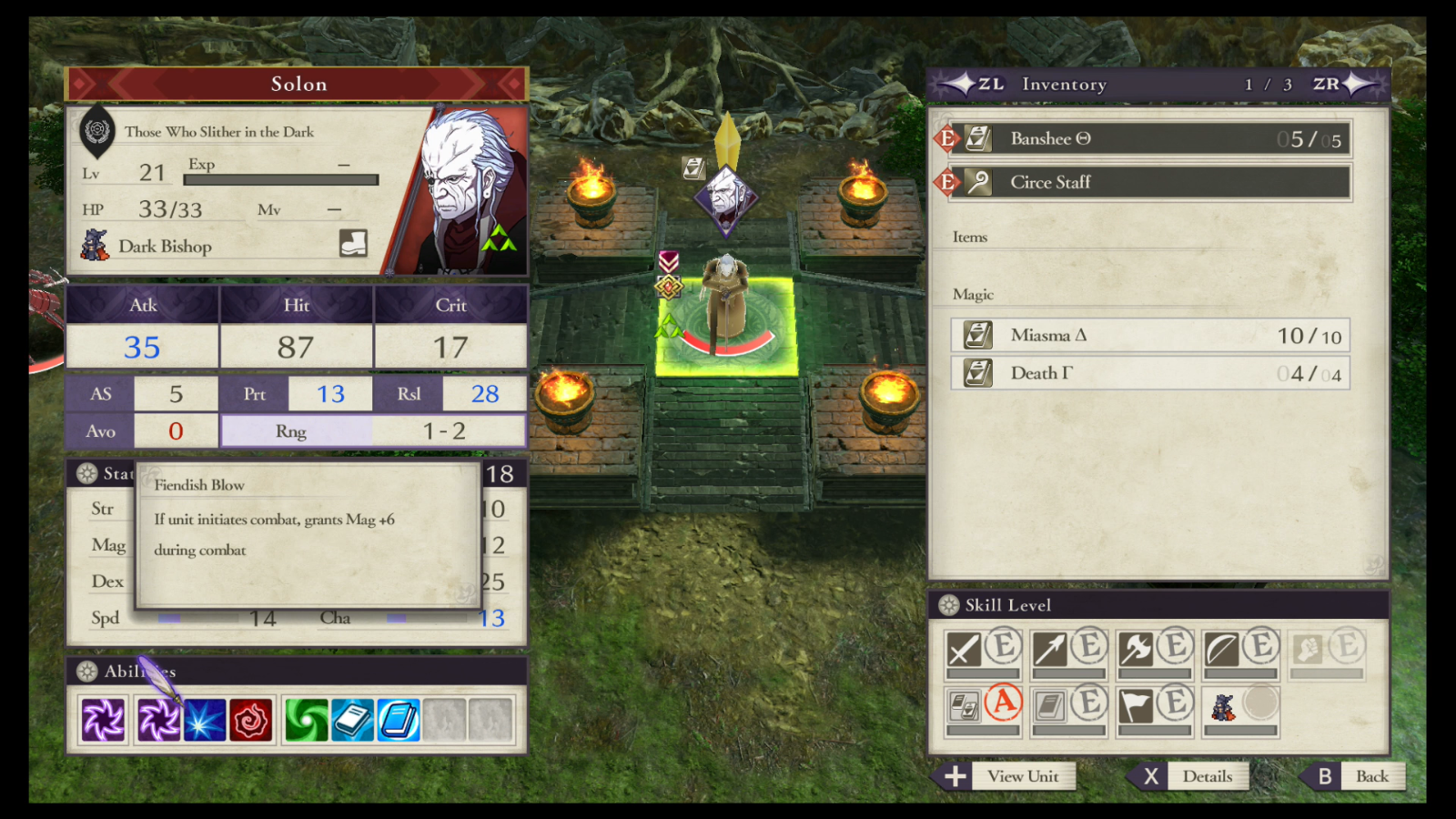Click the ZL page arrow on Inventory
The image size is (1456, 819).
coord(970,84)
